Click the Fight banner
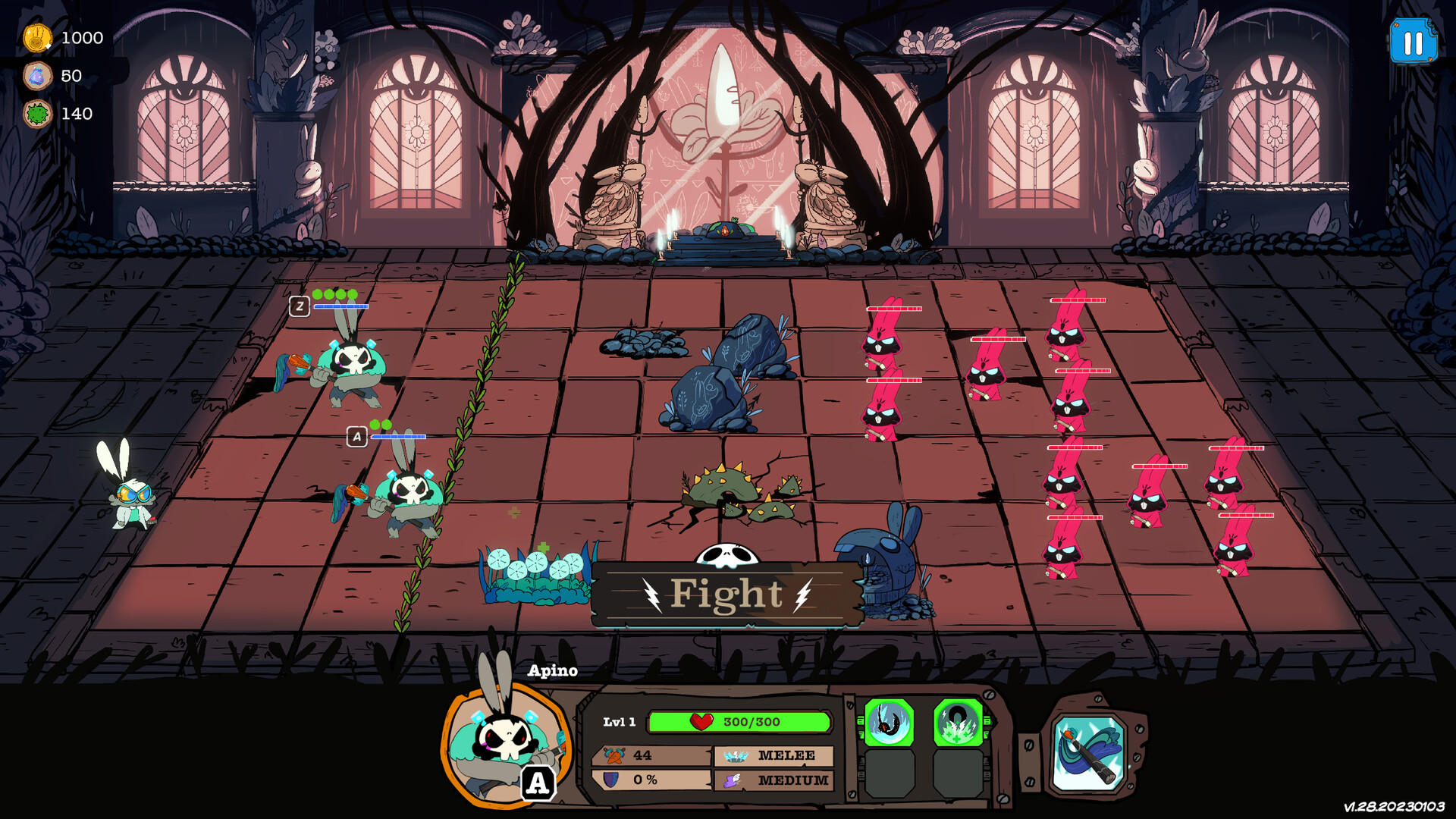The image size is (1456, 819). pyautogui.click(x=726, y=595)
